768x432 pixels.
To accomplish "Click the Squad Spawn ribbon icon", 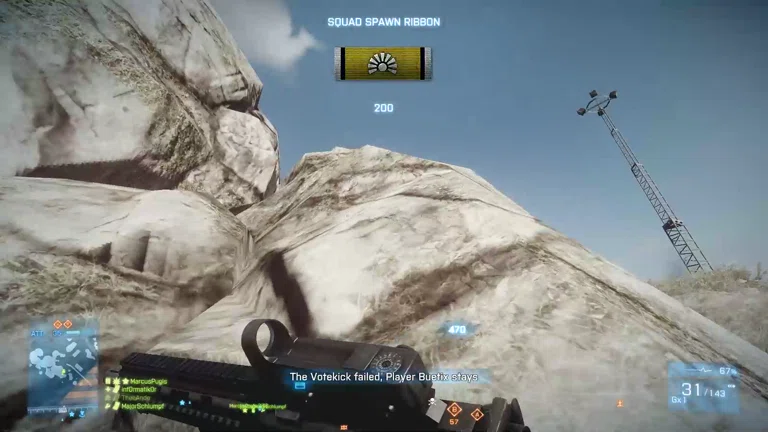I will click(383, 64).
